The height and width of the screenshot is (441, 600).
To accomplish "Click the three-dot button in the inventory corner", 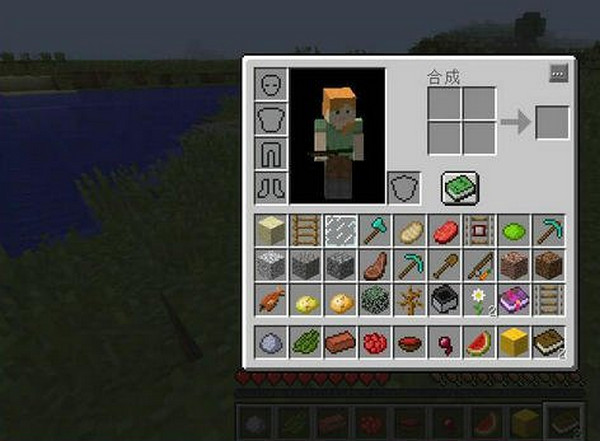I will tap(558, 73).
